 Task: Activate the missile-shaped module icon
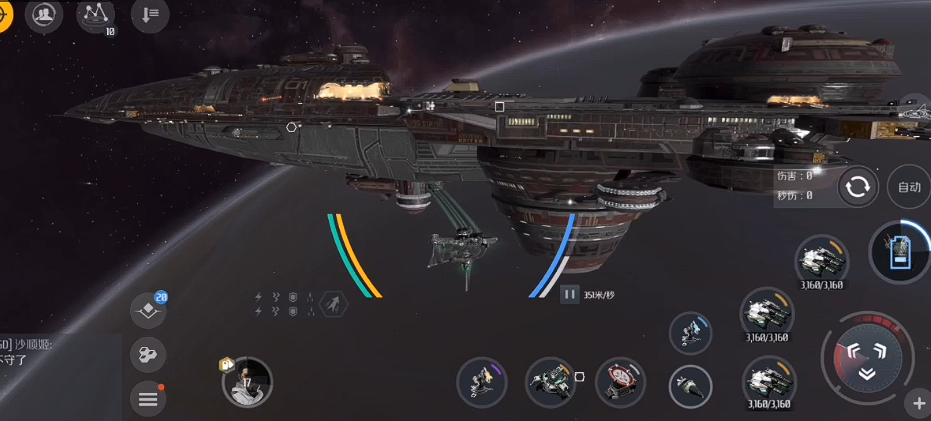pos(690,386)
